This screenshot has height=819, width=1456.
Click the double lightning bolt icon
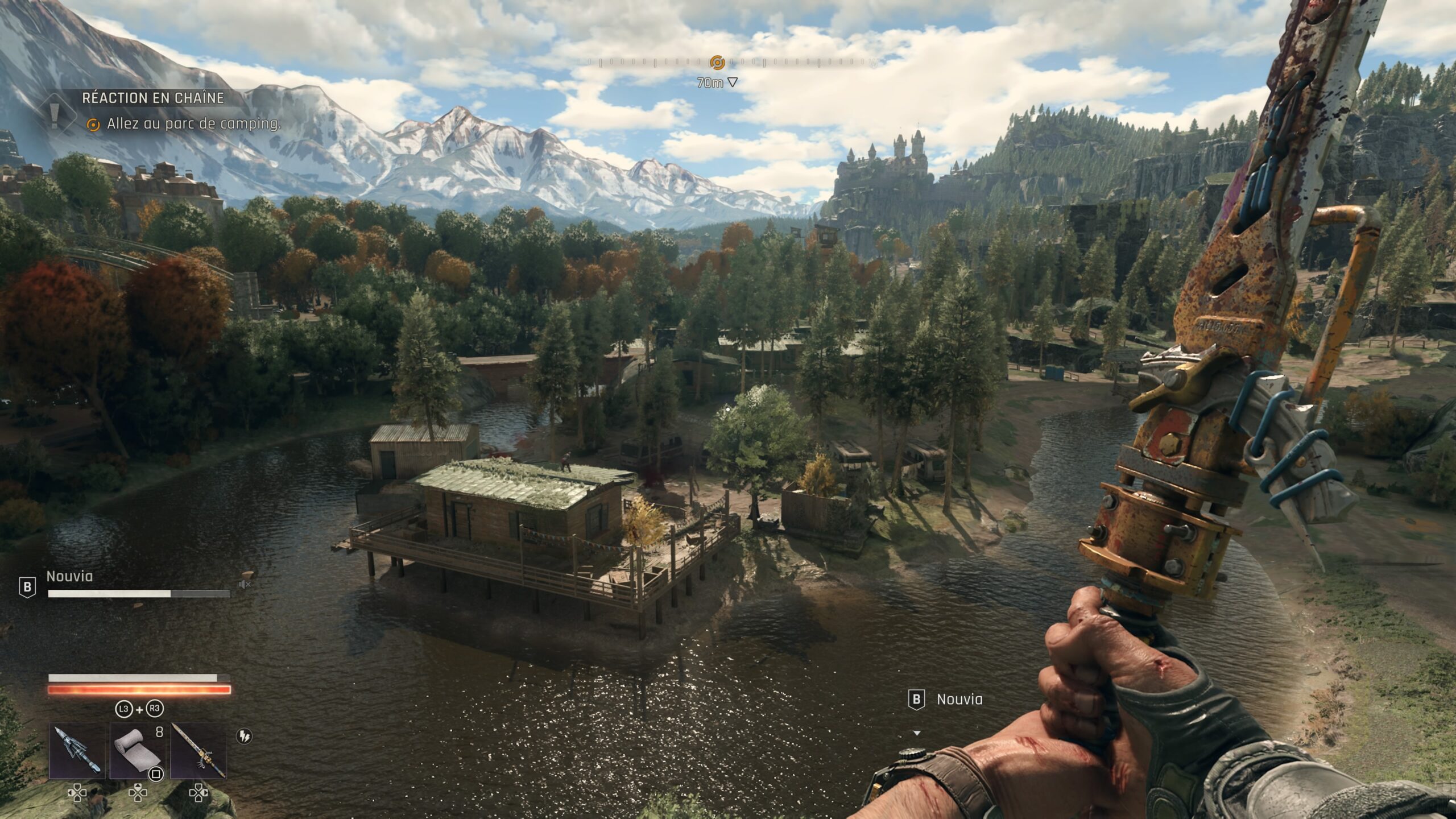(244, 737)
